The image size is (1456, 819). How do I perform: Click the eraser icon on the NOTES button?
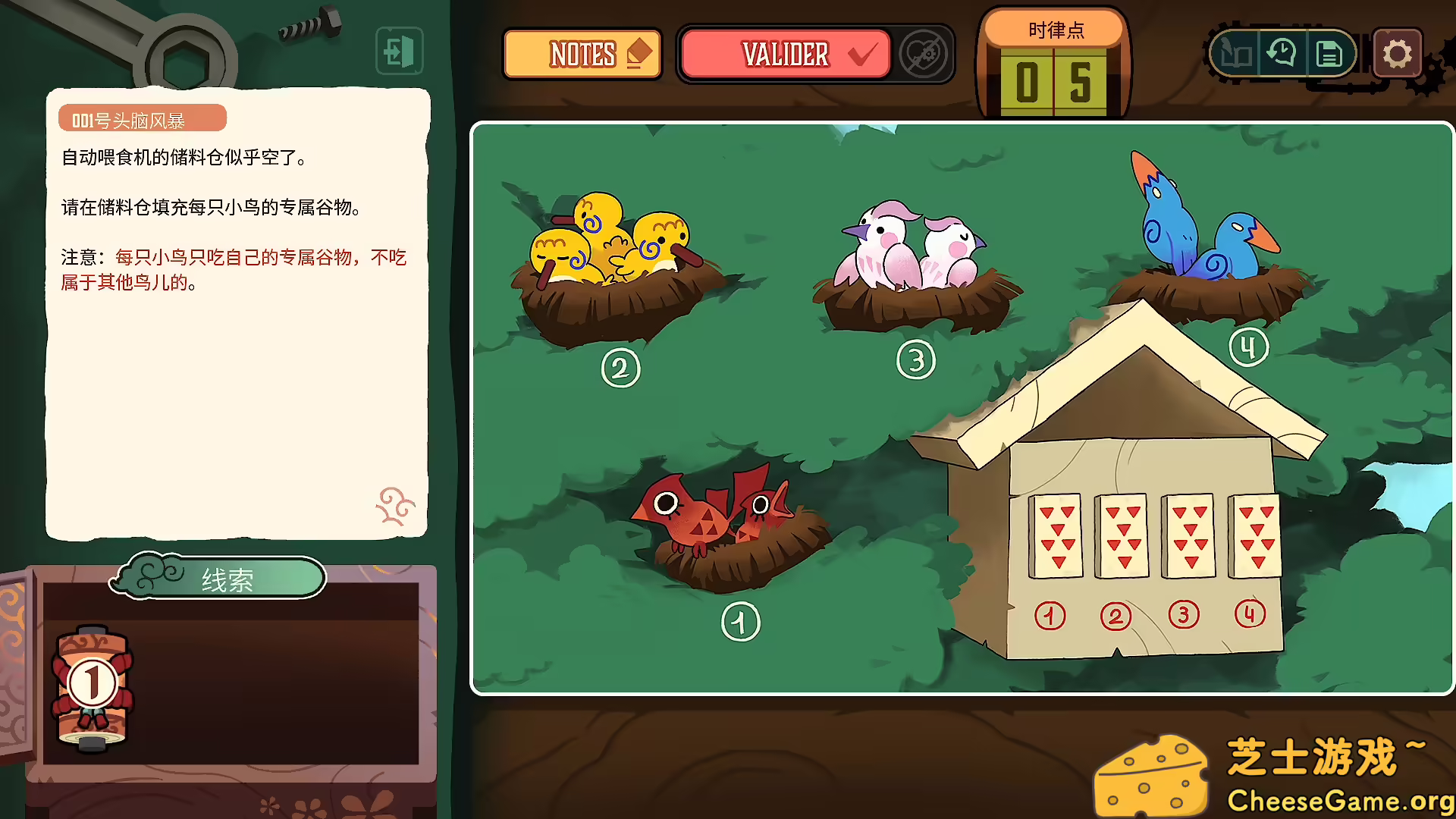click(x=639, y=53)
